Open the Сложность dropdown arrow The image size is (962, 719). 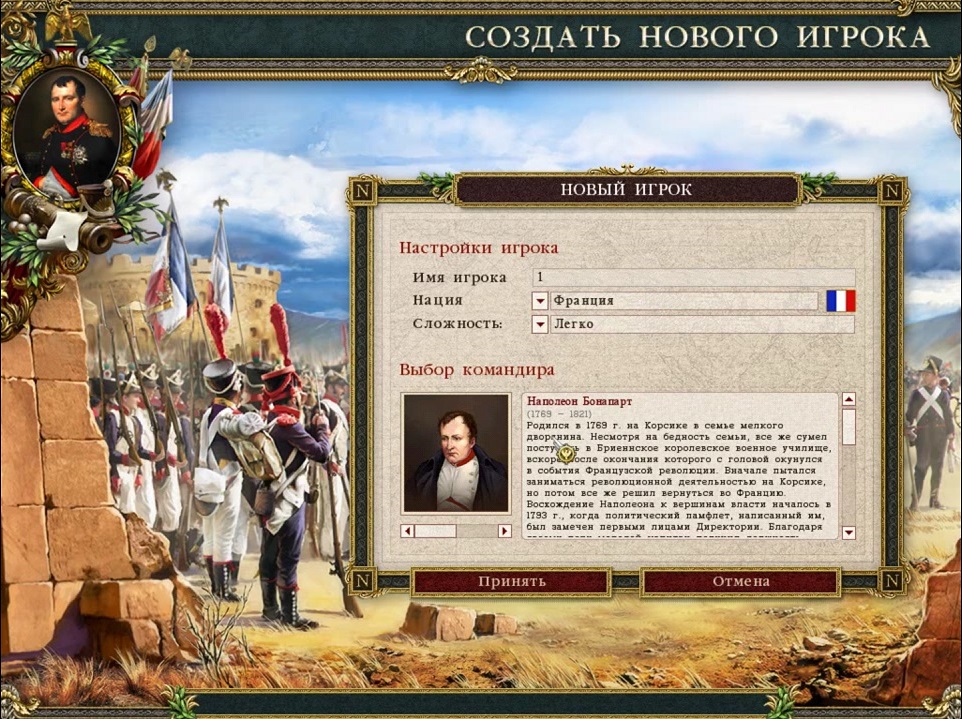click(540, 324)
